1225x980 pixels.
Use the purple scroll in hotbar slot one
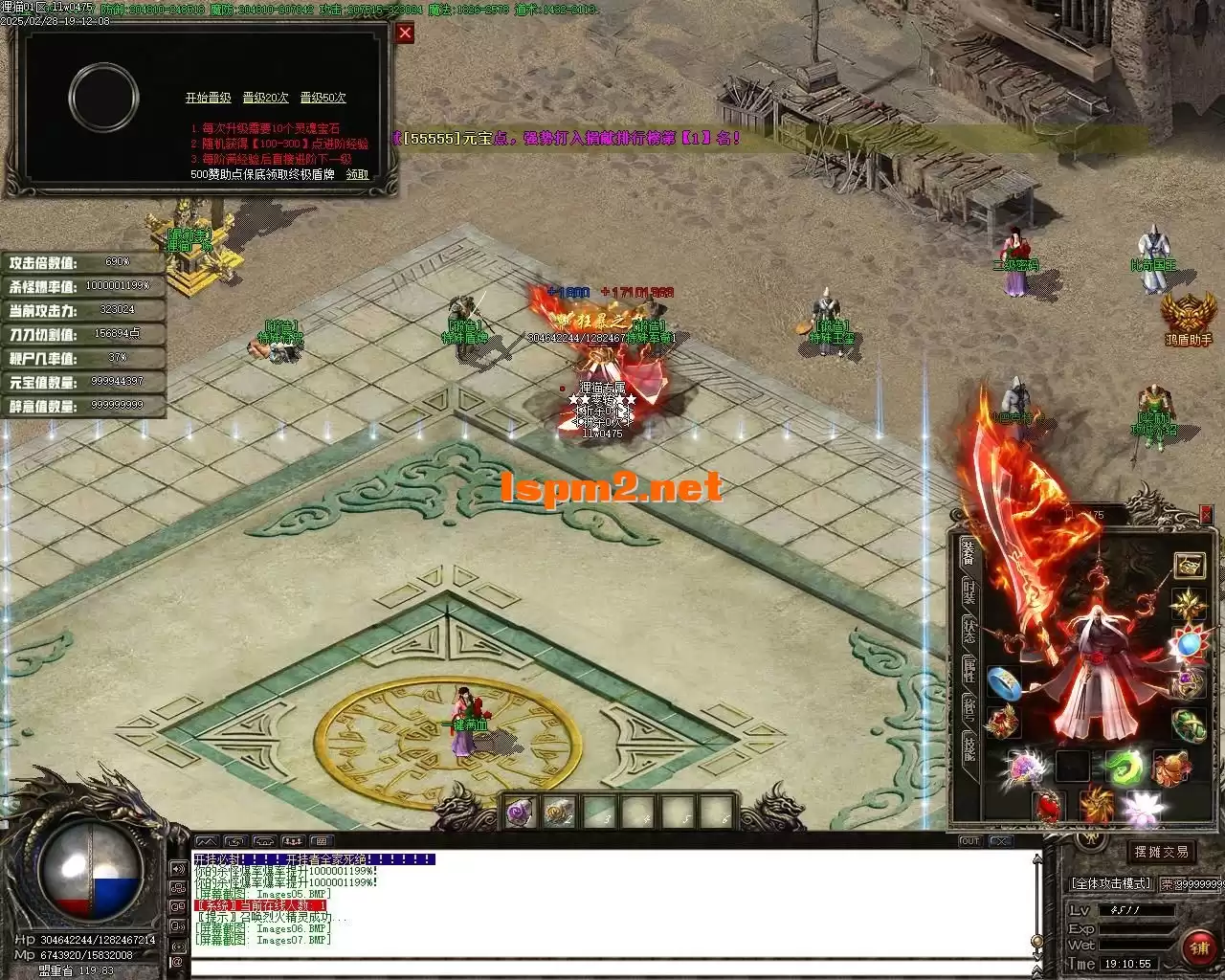[x=522, y=813]
